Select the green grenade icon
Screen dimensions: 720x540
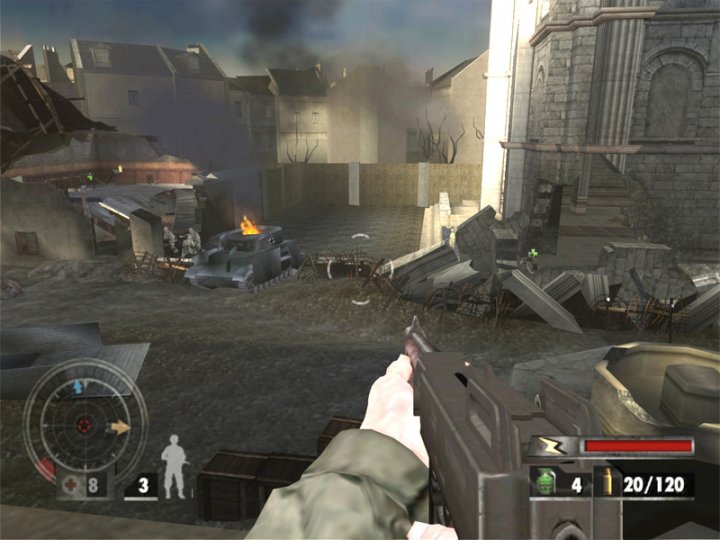(546, 482)
